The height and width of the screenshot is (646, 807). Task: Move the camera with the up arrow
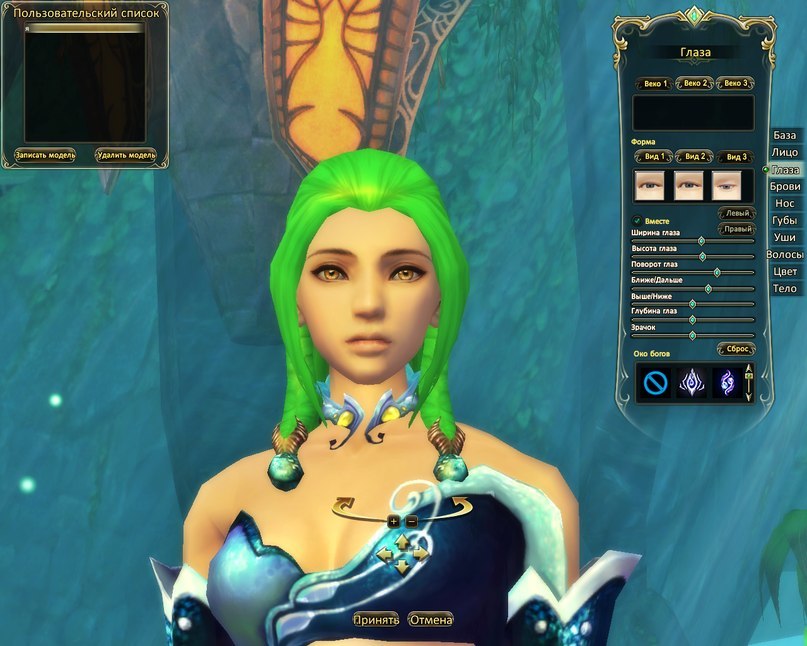(x=402, y=540)
